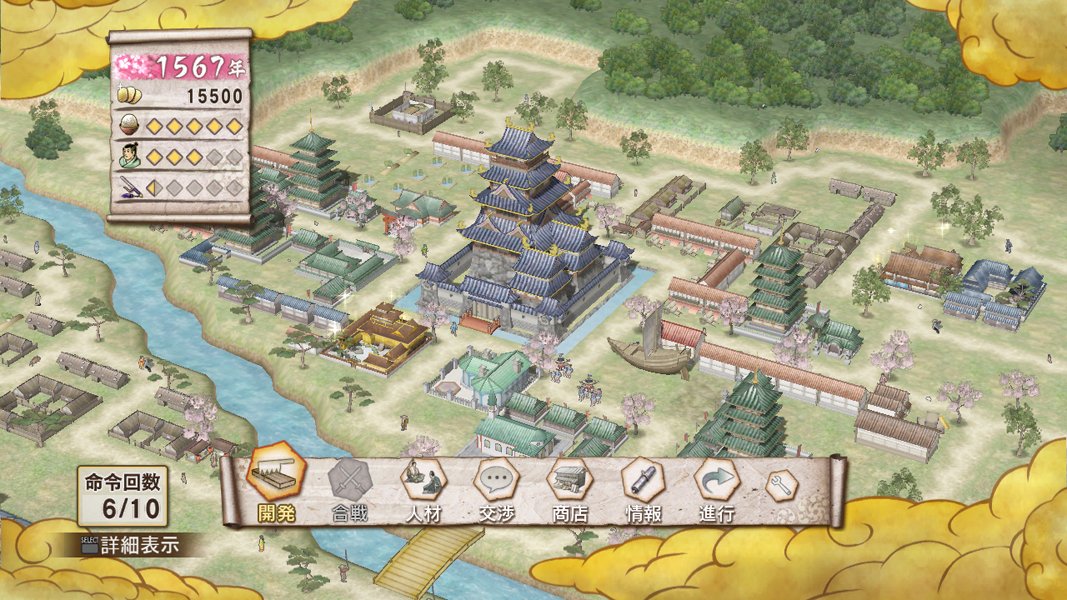Advance the turn with 進行

(717, 484)
